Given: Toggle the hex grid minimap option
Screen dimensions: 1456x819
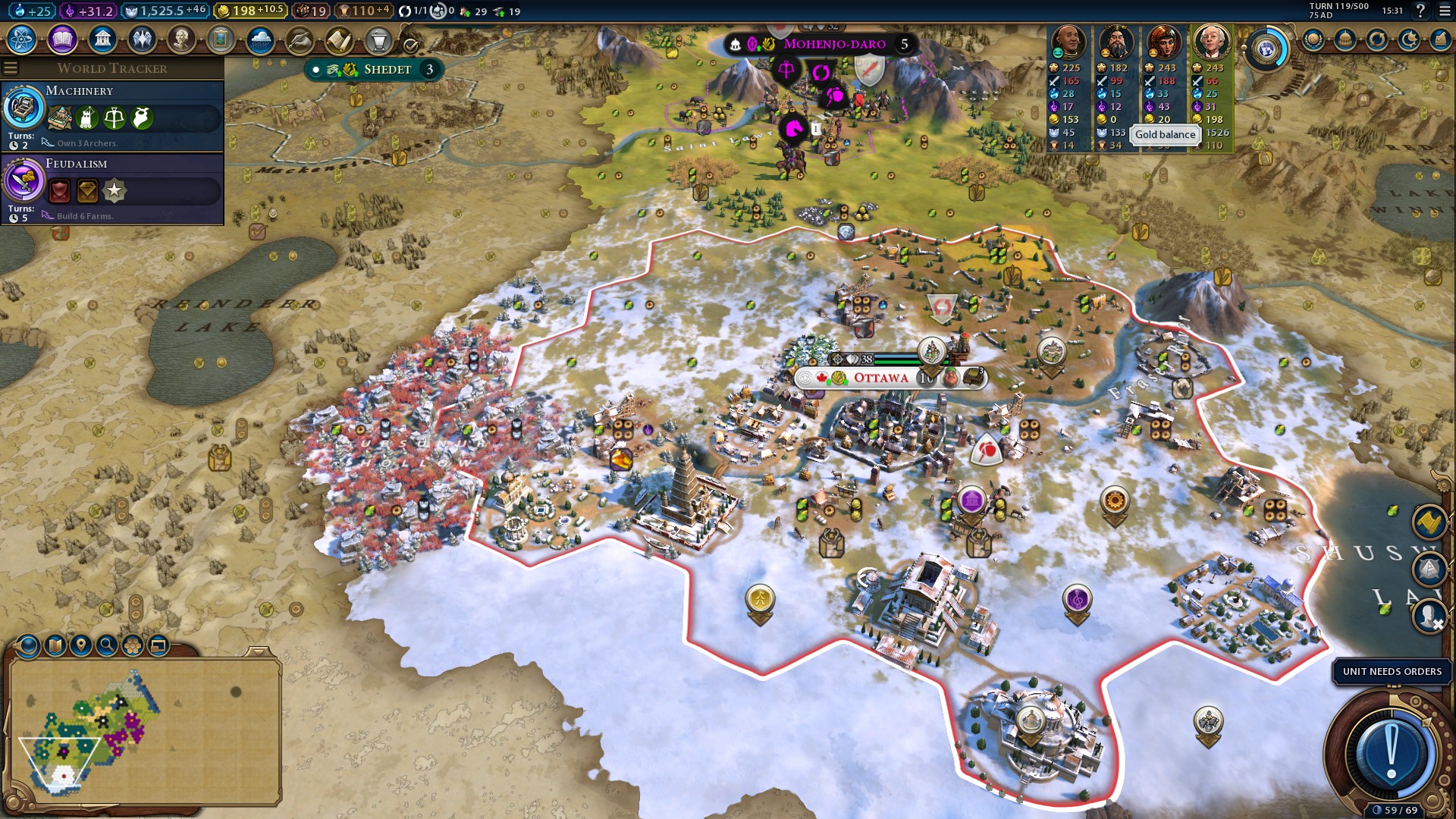Looking at the screenshot, I should pyautogui.click(x=133, y=645).
